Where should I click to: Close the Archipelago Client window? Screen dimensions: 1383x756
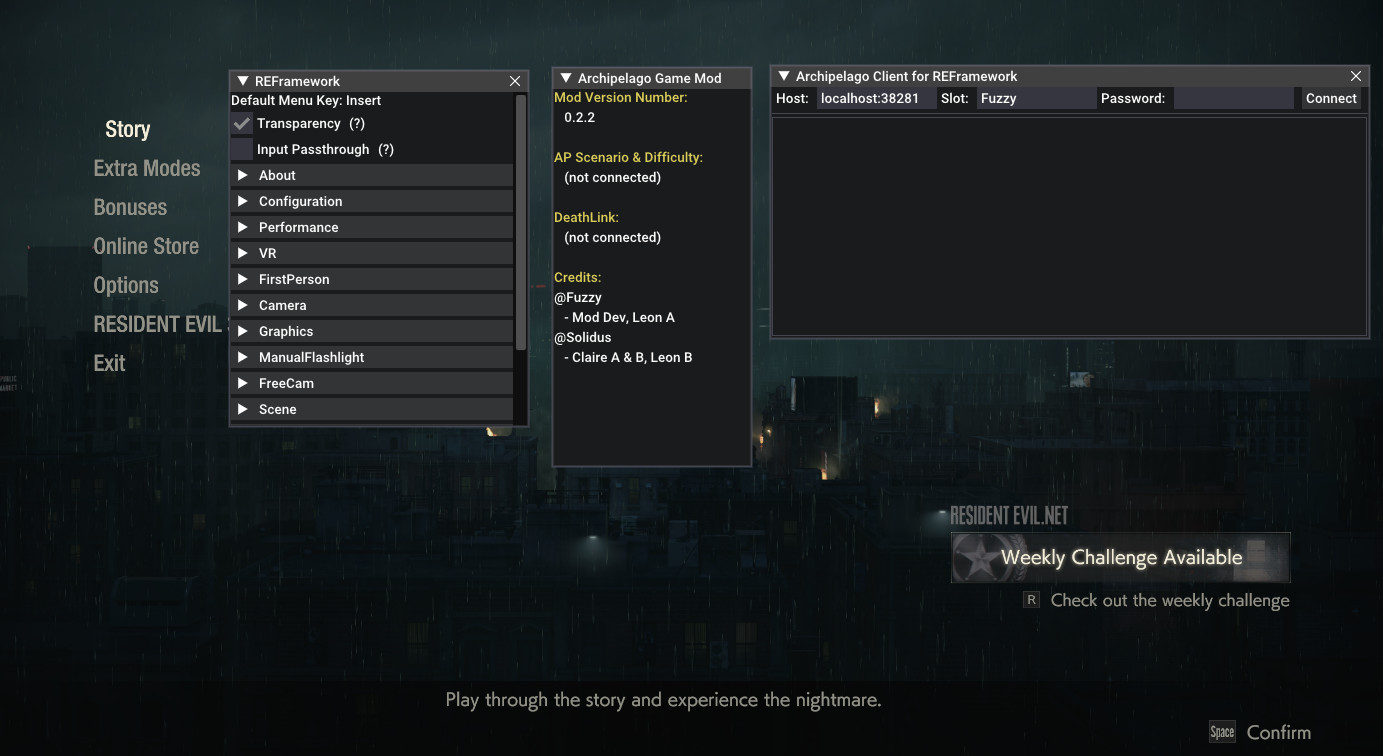(x=1356, y=76)
